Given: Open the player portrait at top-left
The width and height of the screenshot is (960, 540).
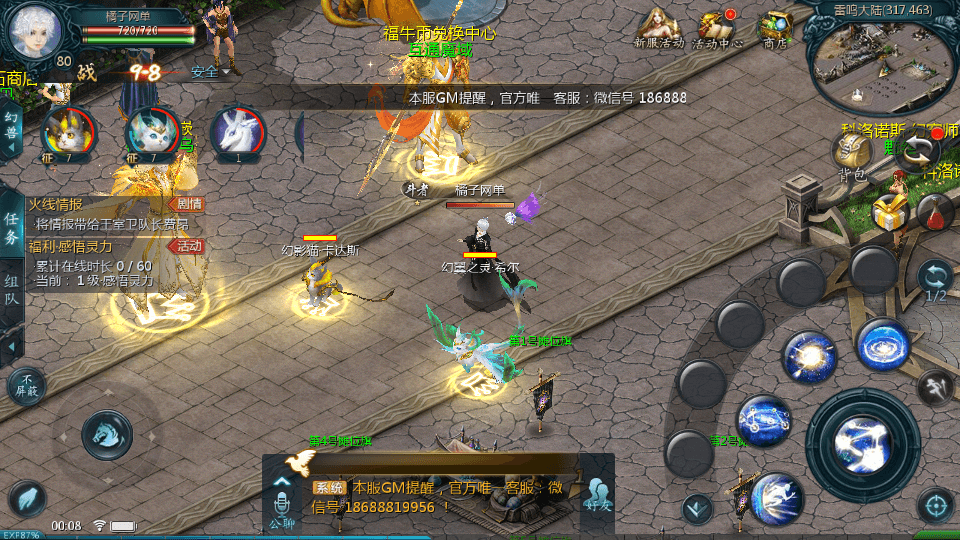Looking at the screenshot, I should coord(36,30).
